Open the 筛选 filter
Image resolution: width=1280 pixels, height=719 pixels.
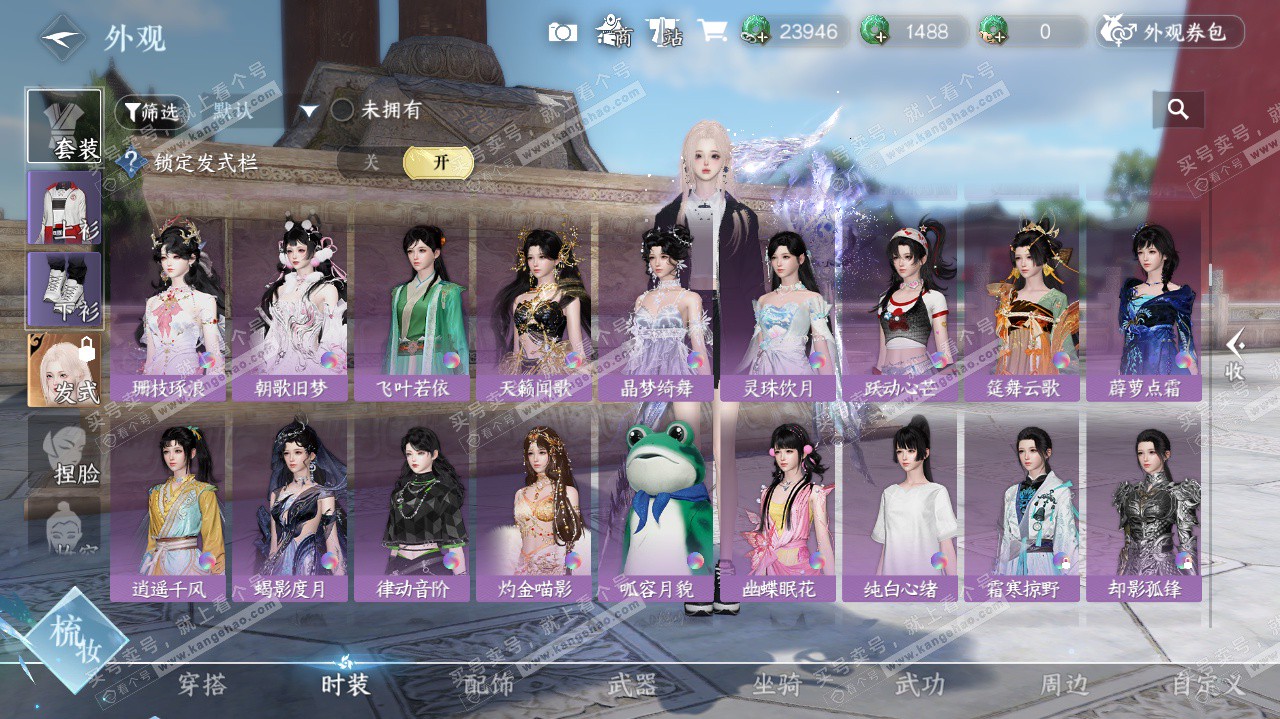click(x=151, y=111)
